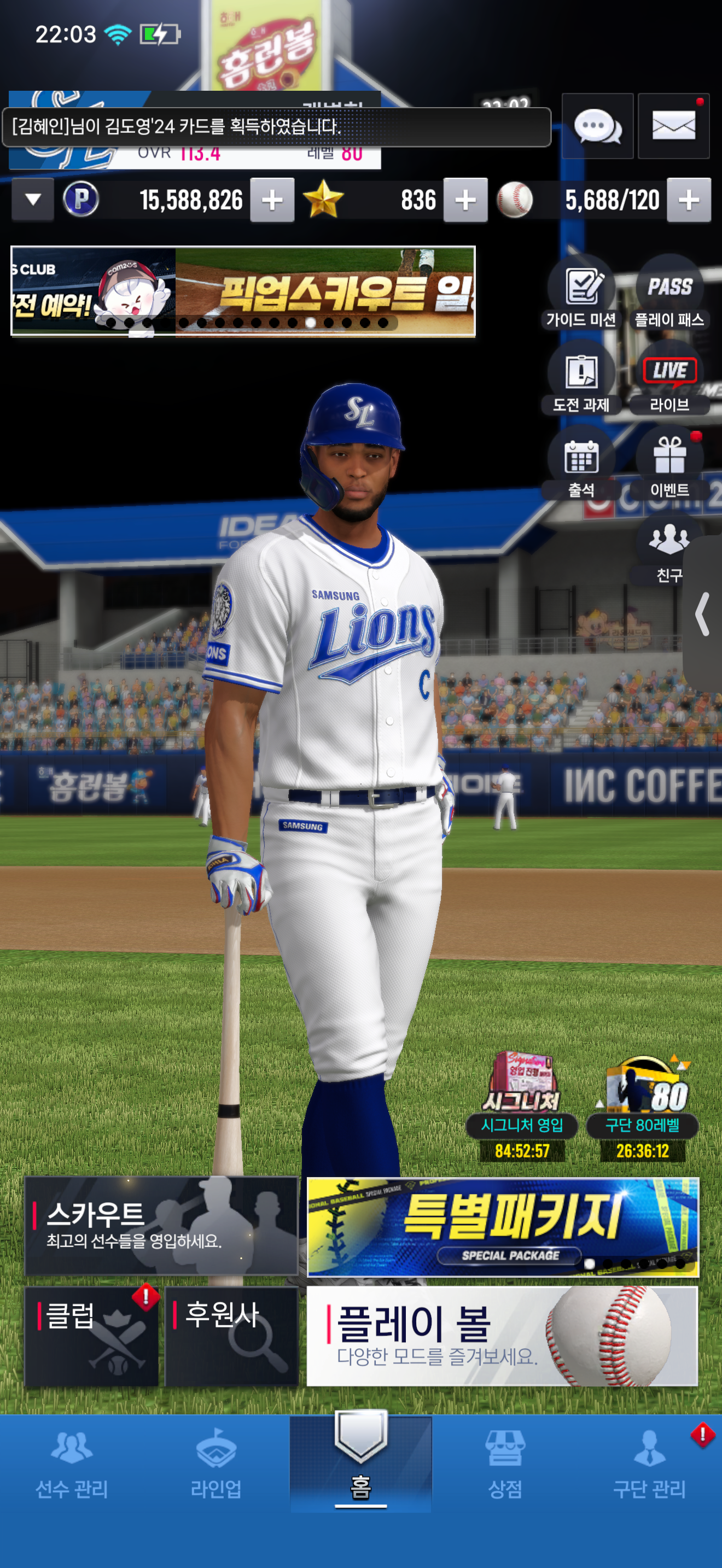The height and width of the screenshot is (1568, 722).
Task: Open the 친구 friends list
Action: click(668, 549)
